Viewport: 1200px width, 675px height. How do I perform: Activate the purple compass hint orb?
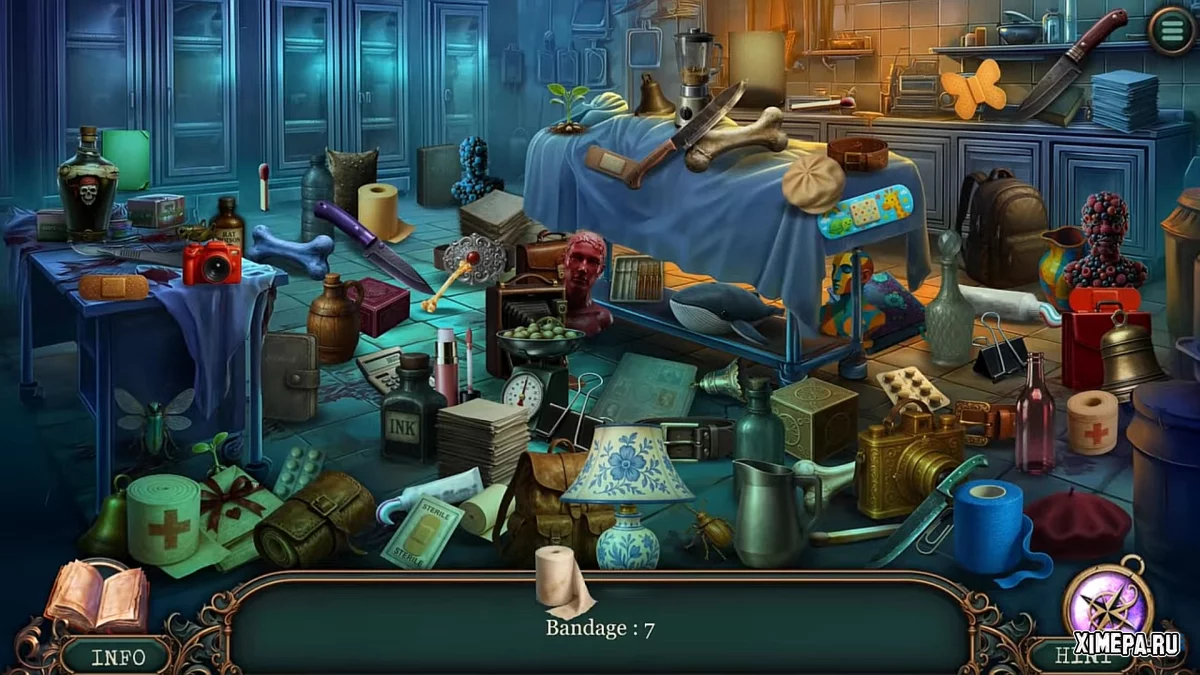[x=1107, y=603]
